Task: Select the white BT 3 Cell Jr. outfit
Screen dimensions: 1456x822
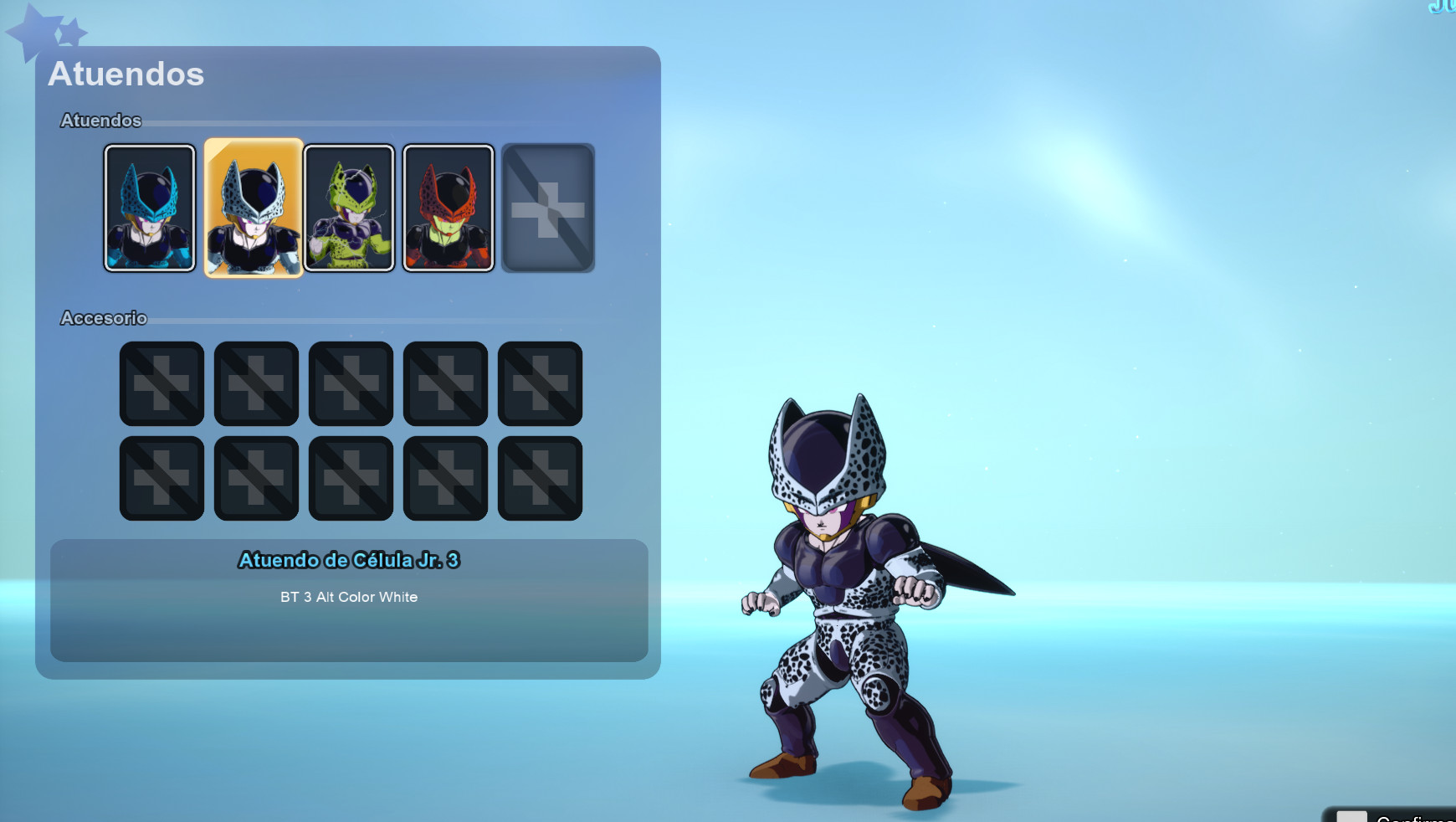Action: (254, 208)
